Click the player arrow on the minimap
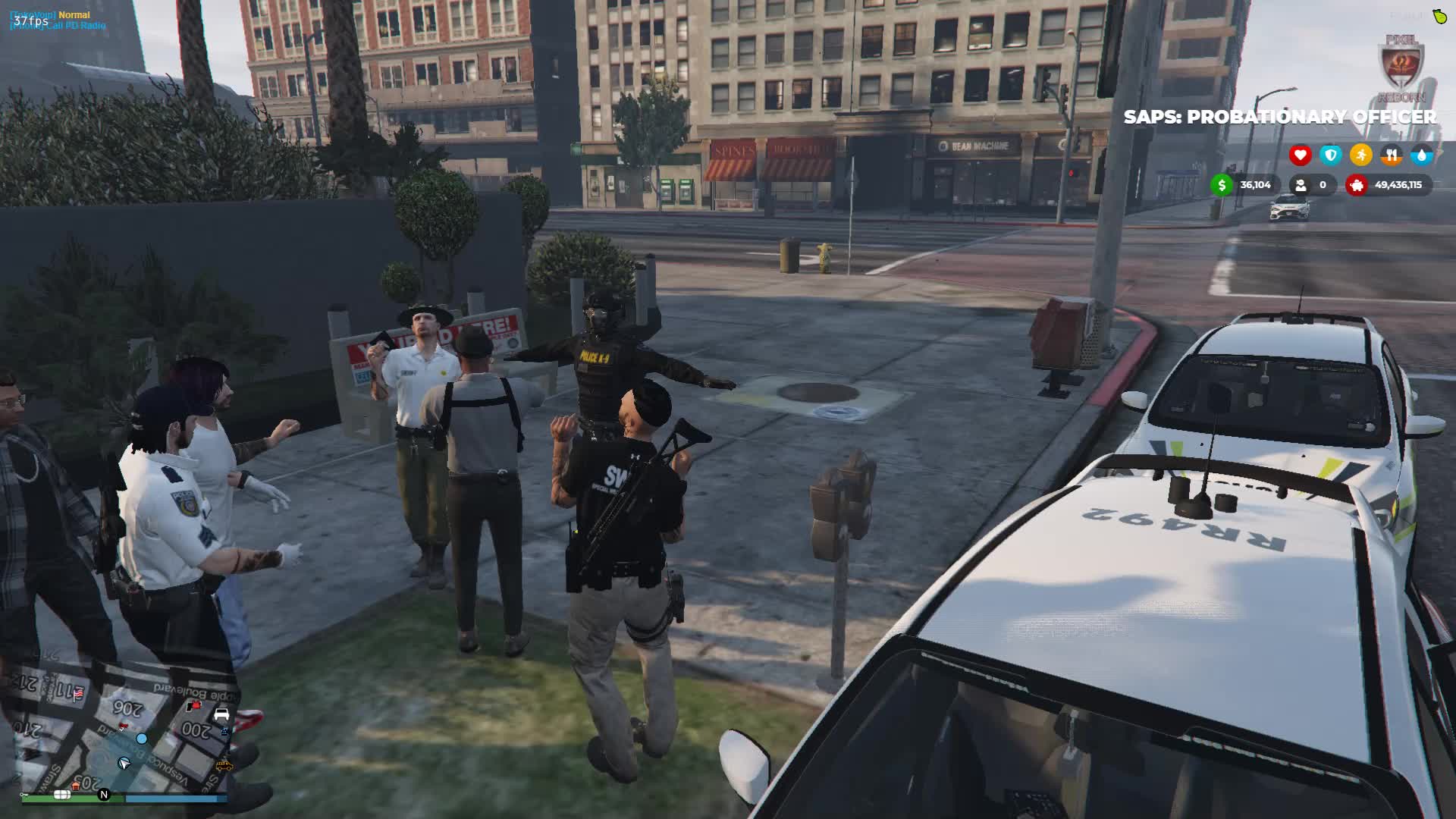This screenshot has height=819, width=1456. point(124,763)
